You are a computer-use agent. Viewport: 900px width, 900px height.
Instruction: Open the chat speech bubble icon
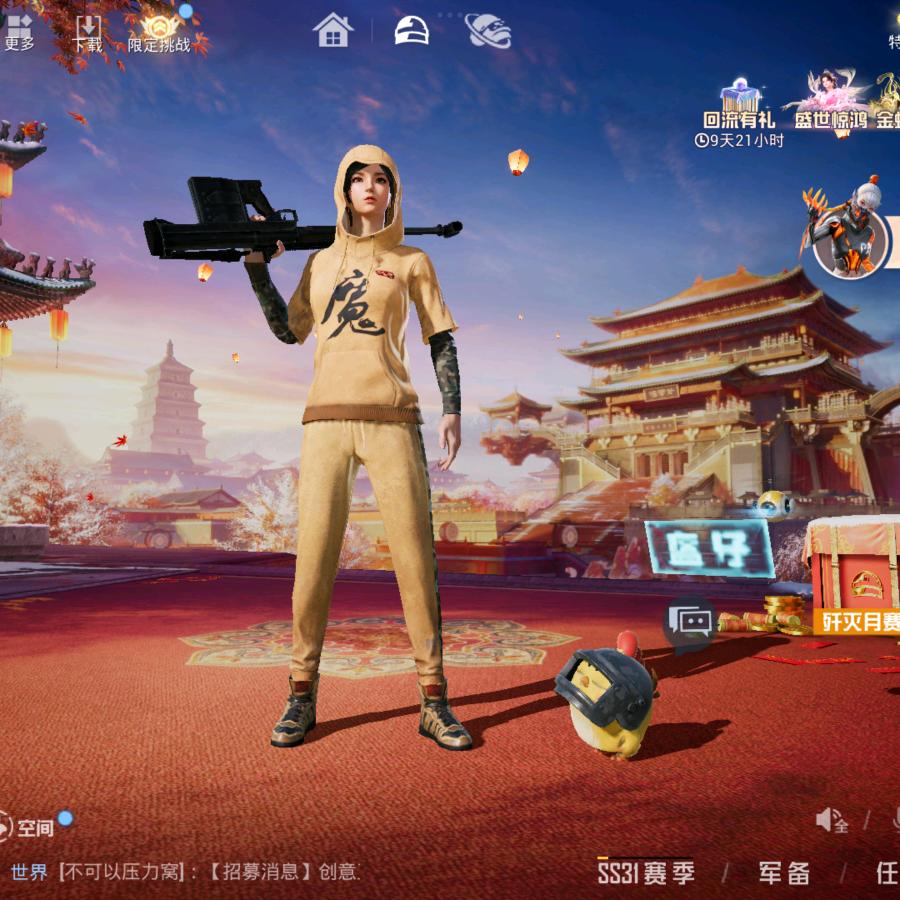click(690, 623)
